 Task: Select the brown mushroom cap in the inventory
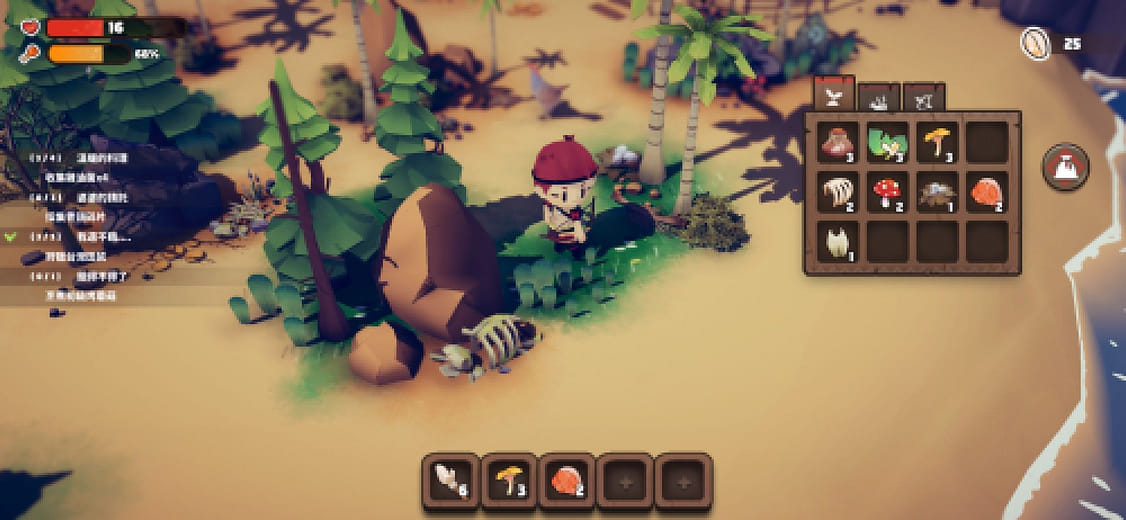coord(838,143)
